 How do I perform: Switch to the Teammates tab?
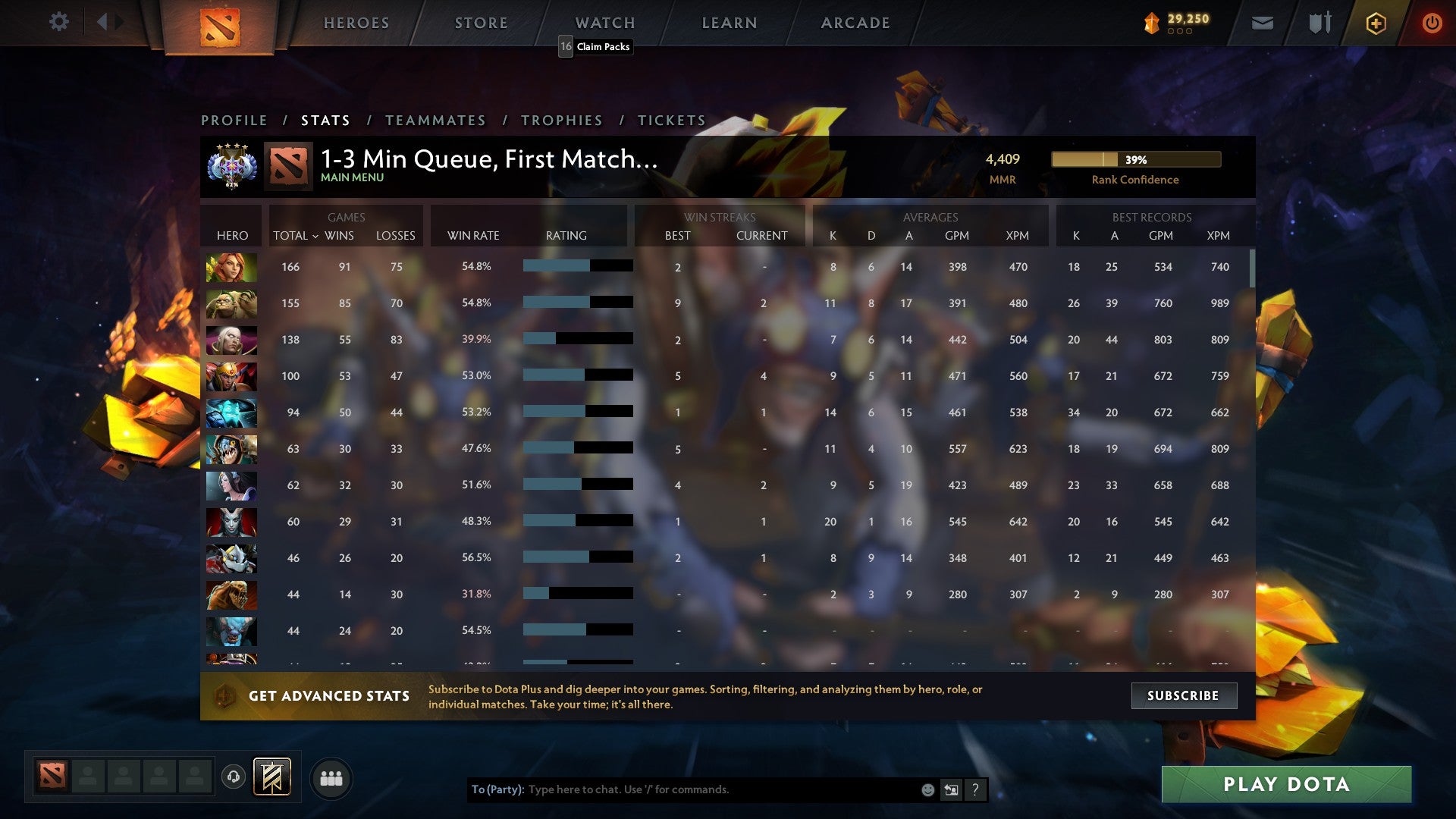click(x=436, y=120)
